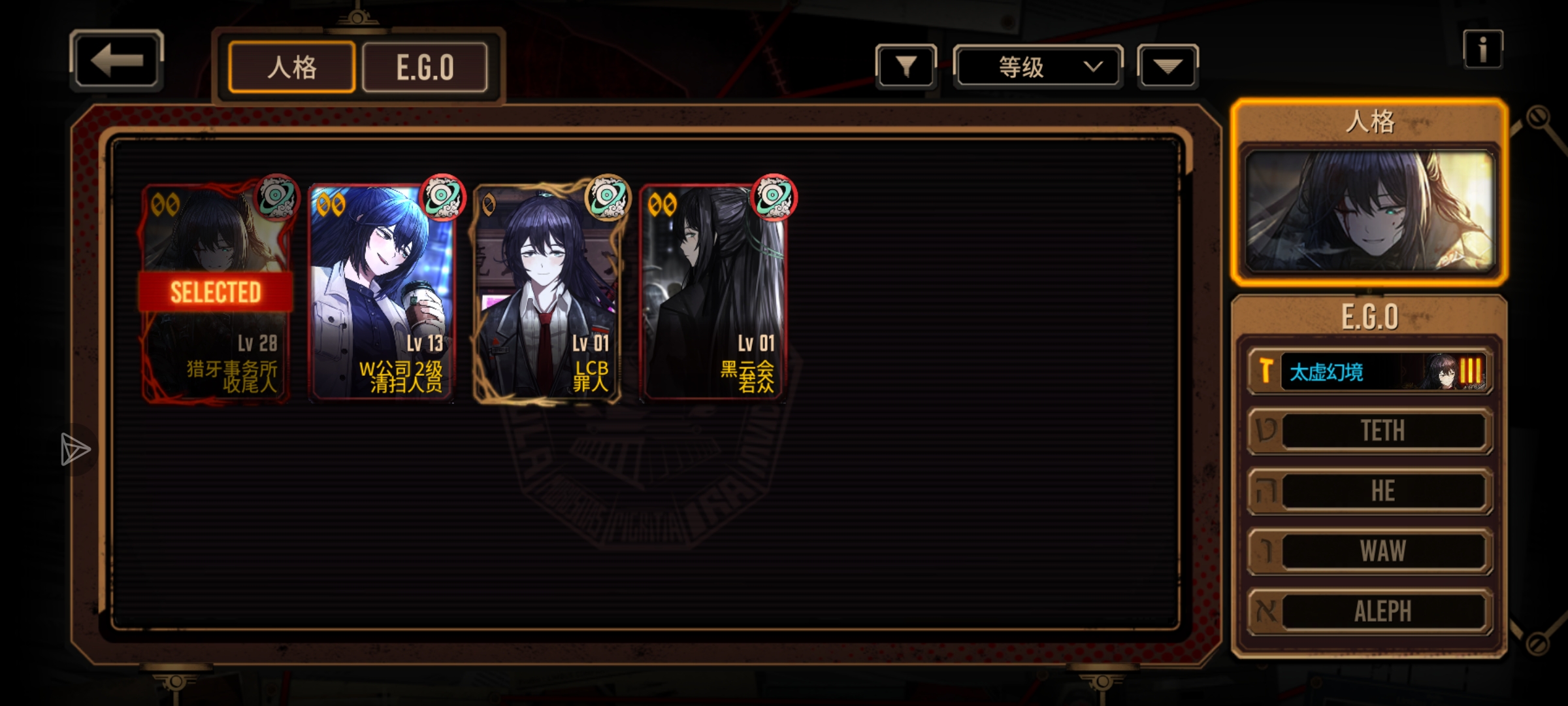This screenshot has width=1568, height=706.
Task: Open the 等级 sort dropdown
Action: 1038,67
